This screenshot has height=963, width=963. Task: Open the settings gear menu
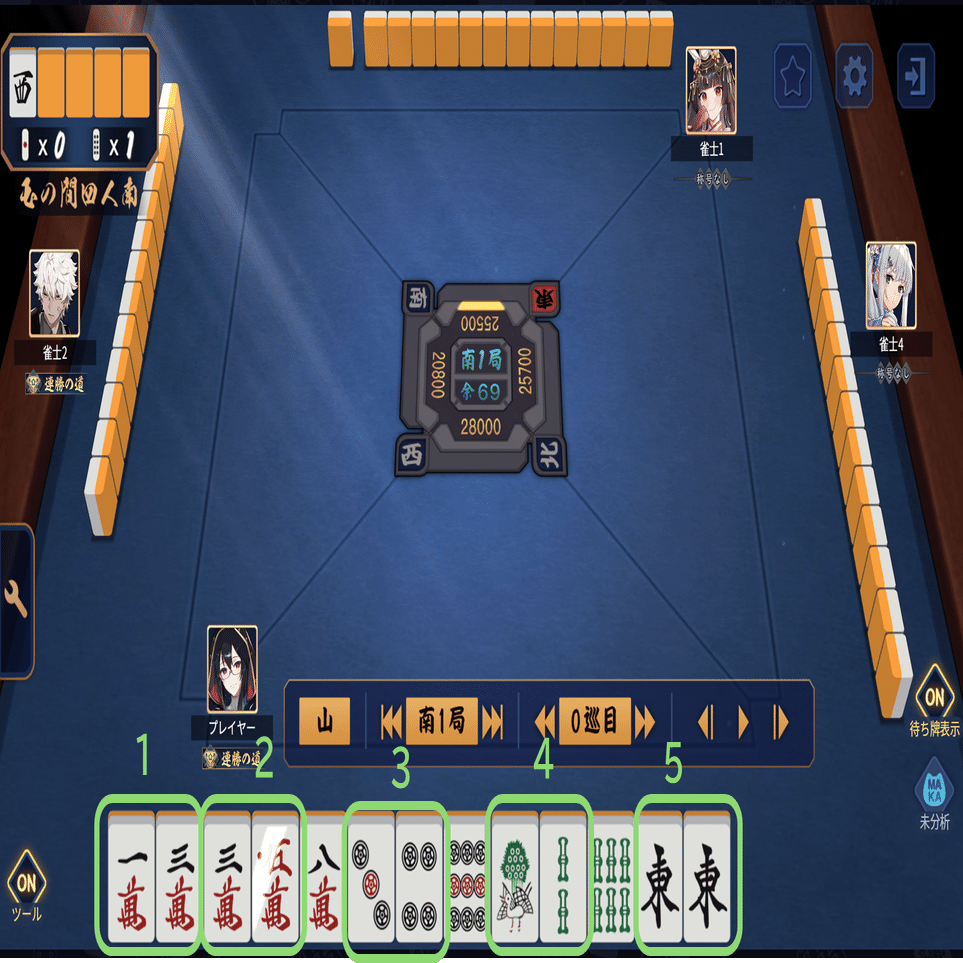coord(854,75)
